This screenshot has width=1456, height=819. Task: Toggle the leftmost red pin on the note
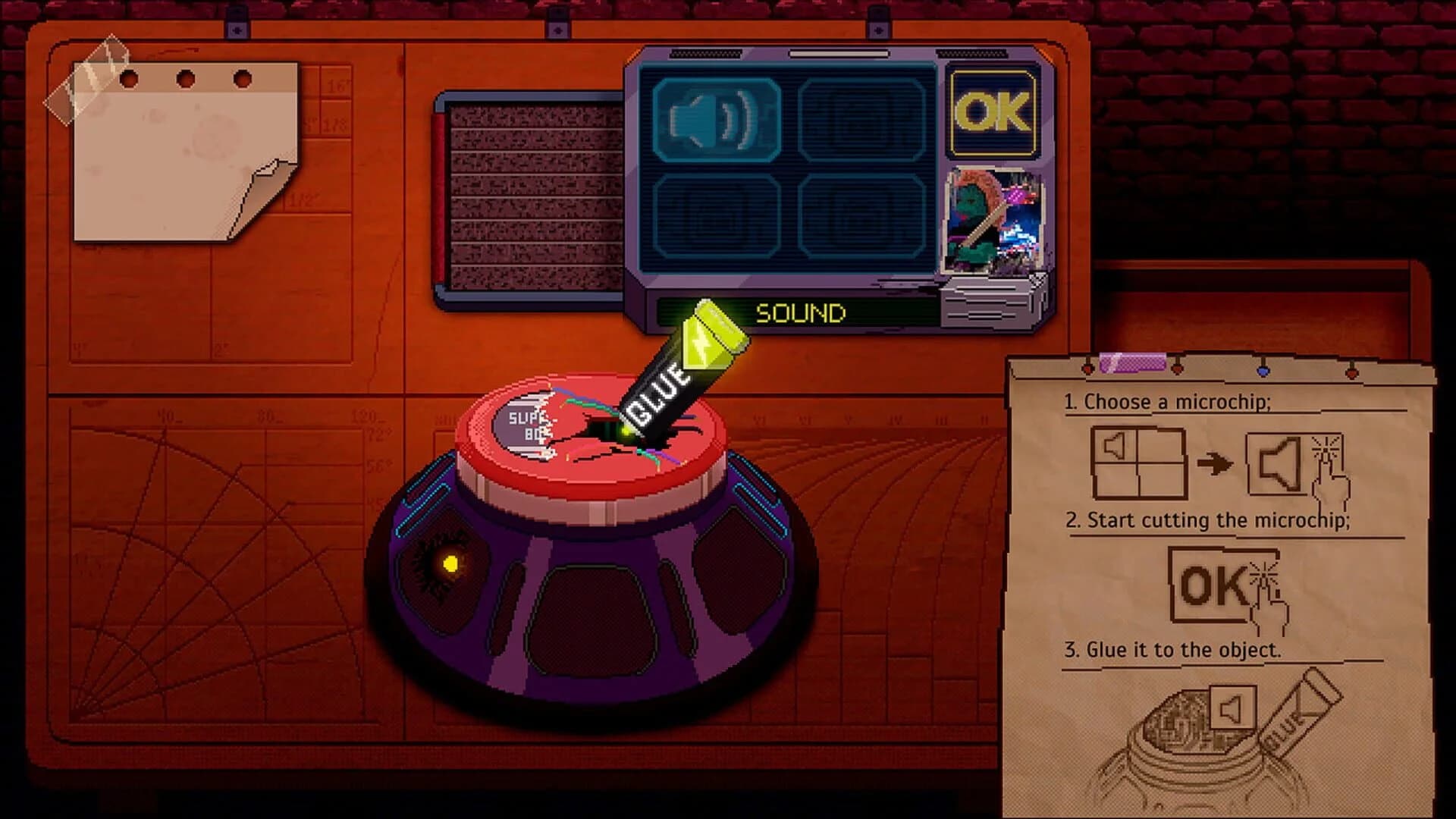pos(1088,369)
